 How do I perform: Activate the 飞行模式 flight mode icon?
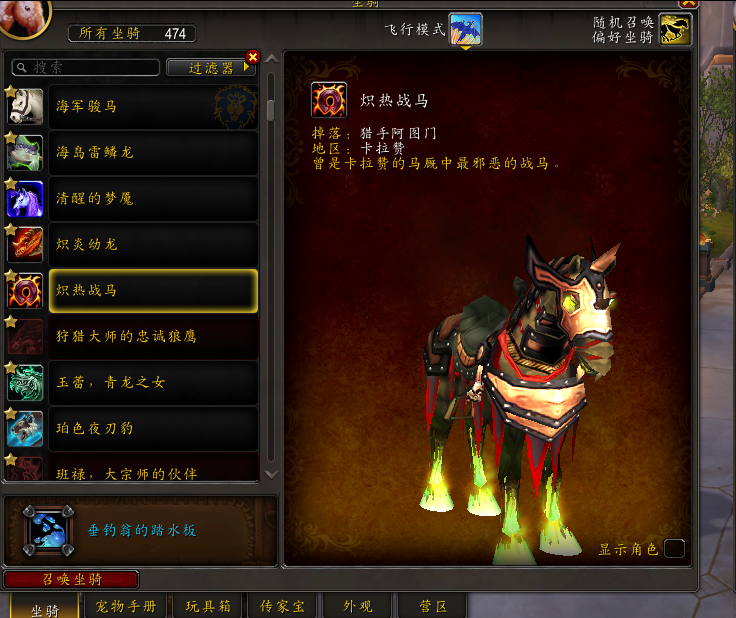465,29
